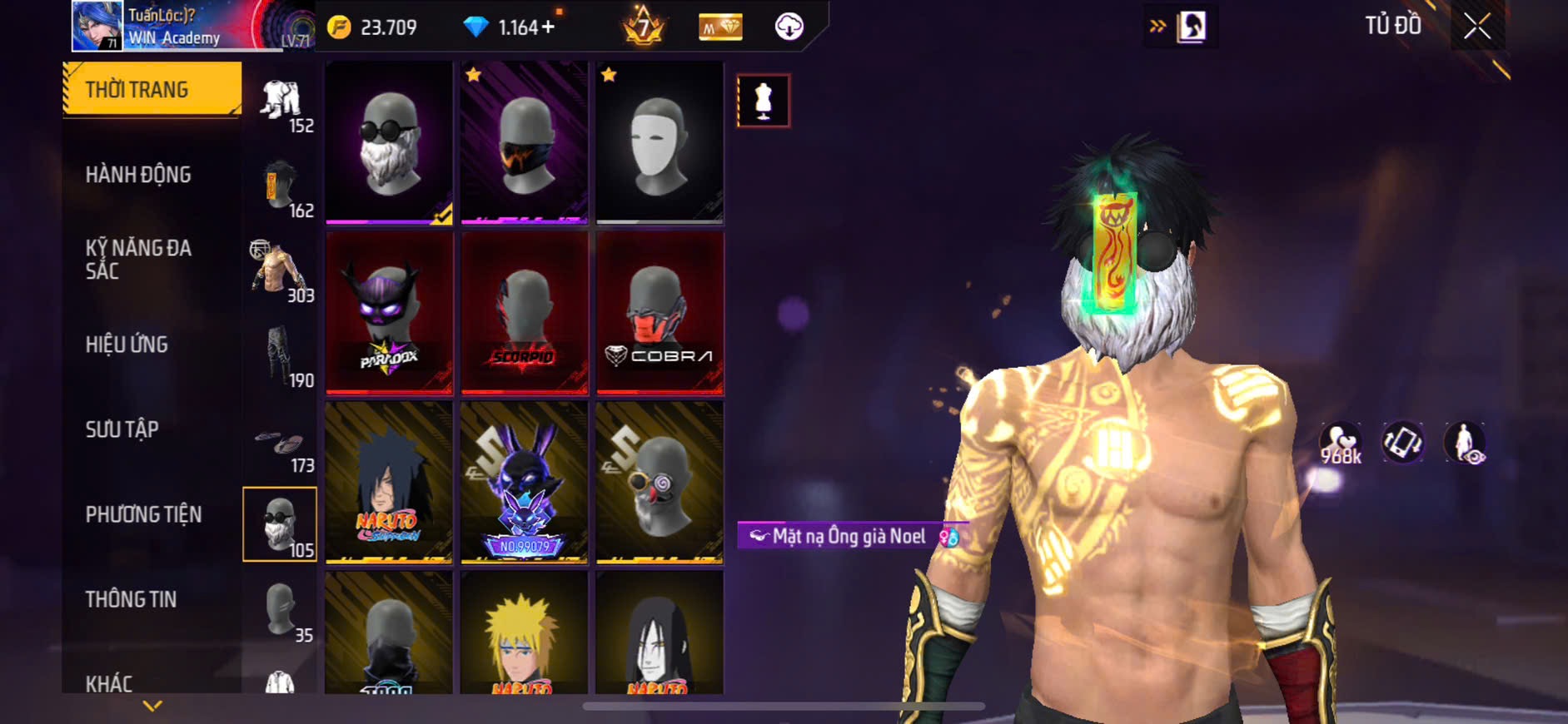The height and width of the screenshot is (724, 1568).
Task: Show the shoes subcategory with 173 items
Action: click(x=280, y=447)
